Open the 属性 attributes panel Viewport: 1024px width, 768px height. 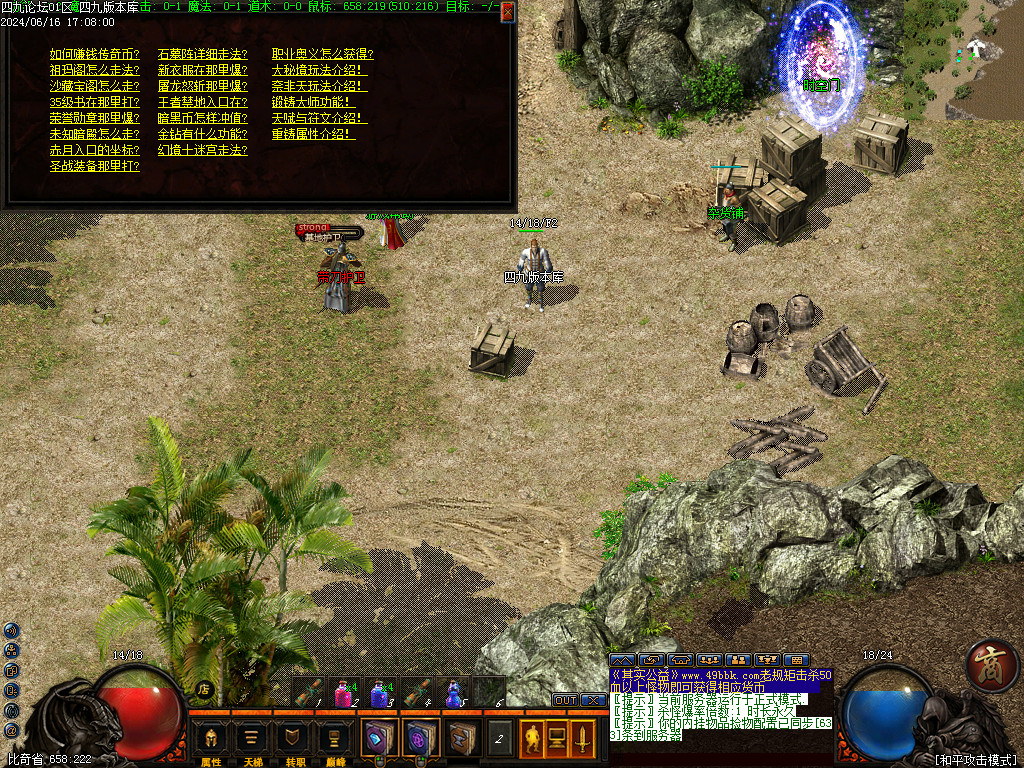(x=211, y=741)
